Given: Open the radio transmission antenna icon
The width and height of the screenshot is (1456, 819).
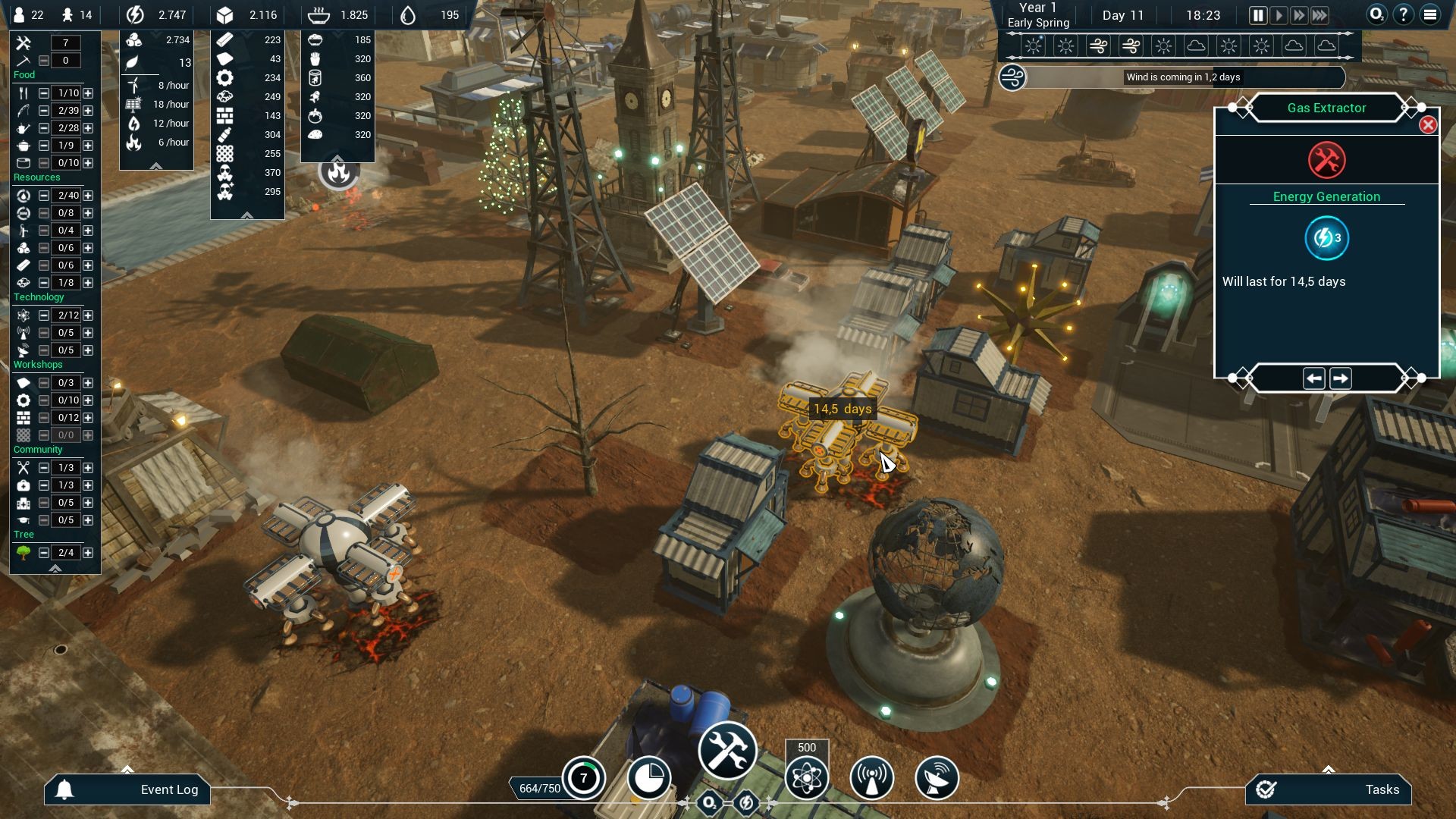Looking at the screenshot, I should tap(871, 777).
